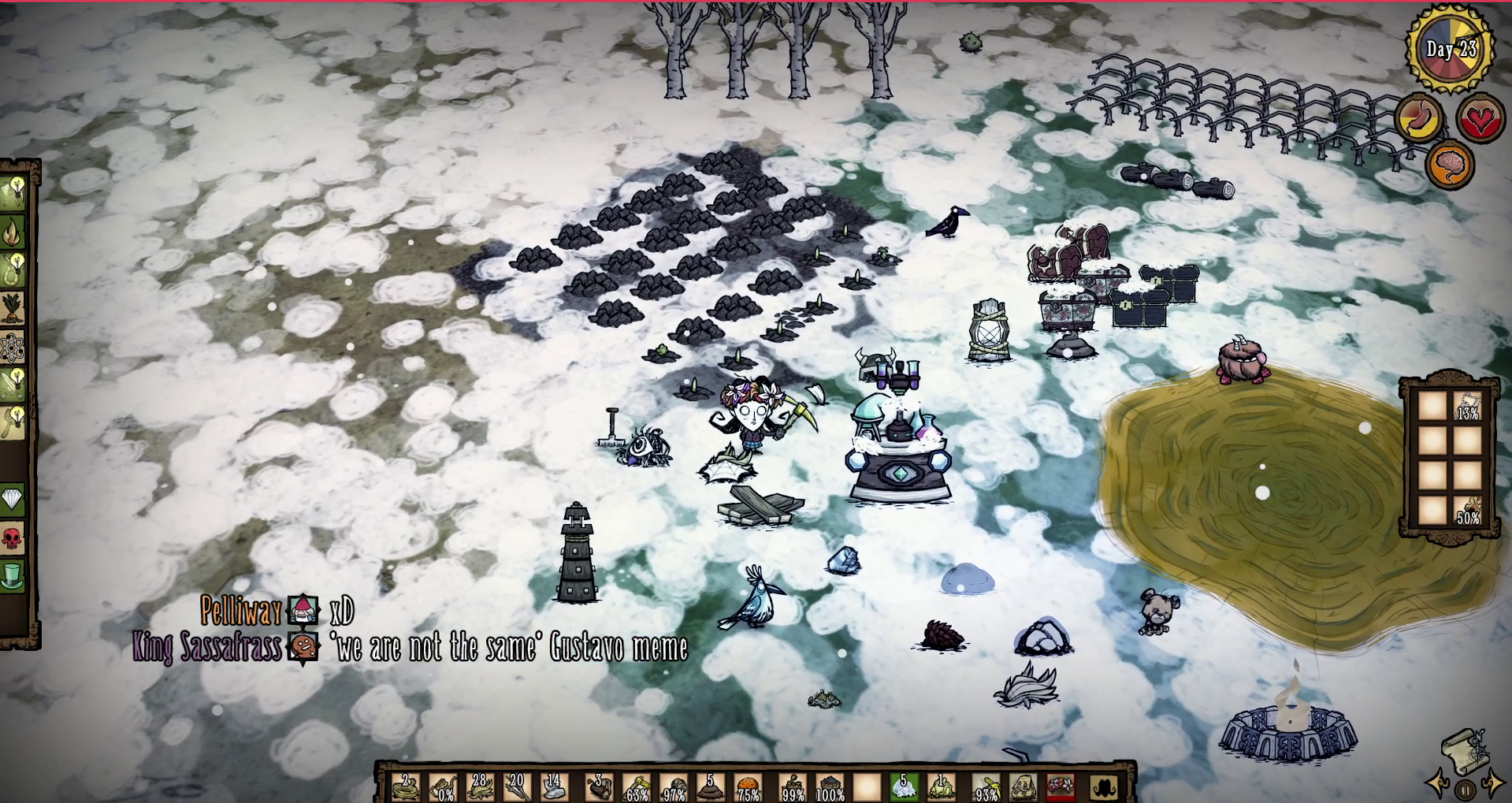Click the equipped flower garland head slot

(x=1061, y=786)
